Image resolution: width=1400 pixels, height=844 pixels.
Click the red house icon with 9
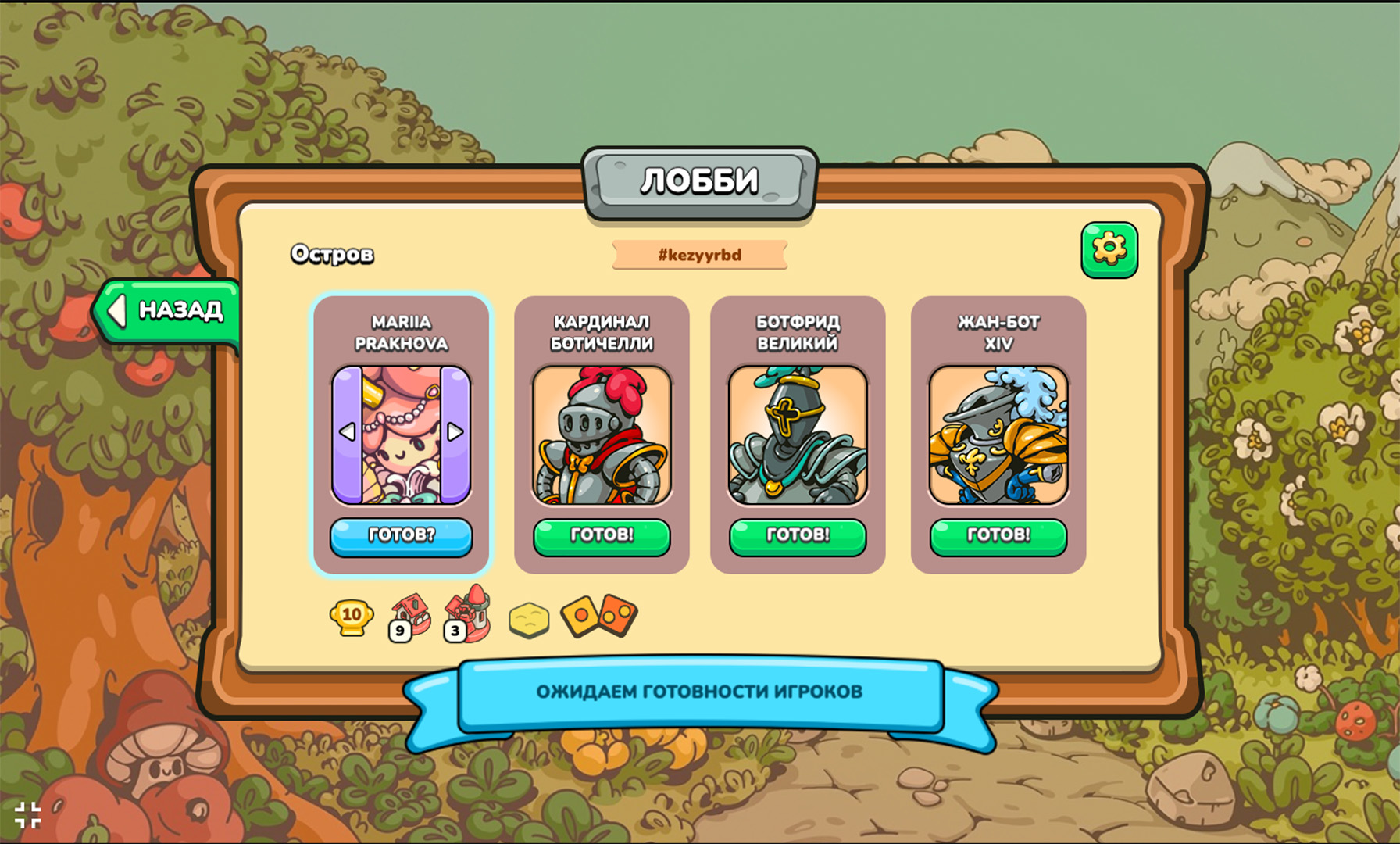click(x=409, y=617)
